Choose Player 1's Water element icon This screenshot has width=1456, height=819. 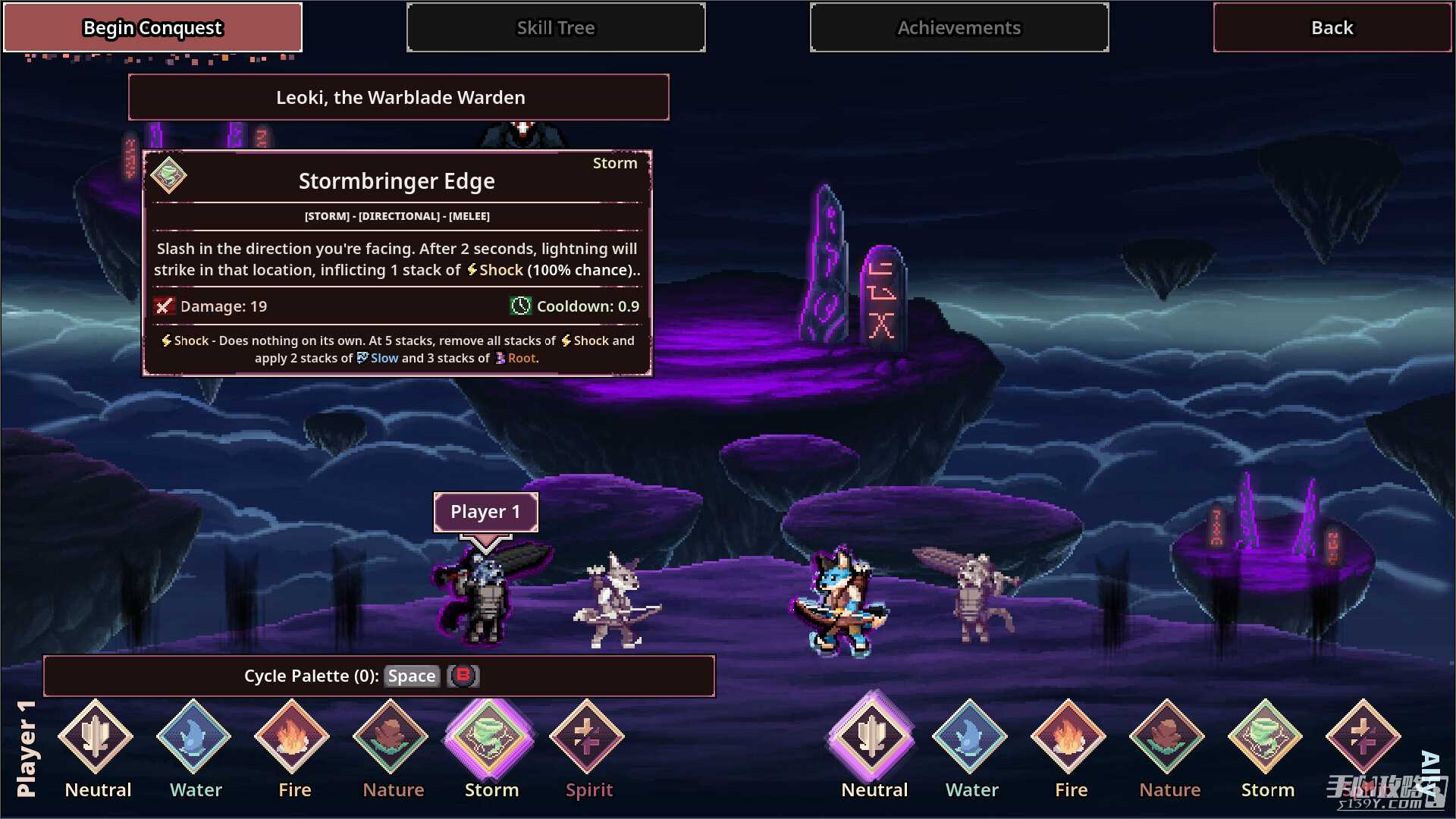[194, 737]
